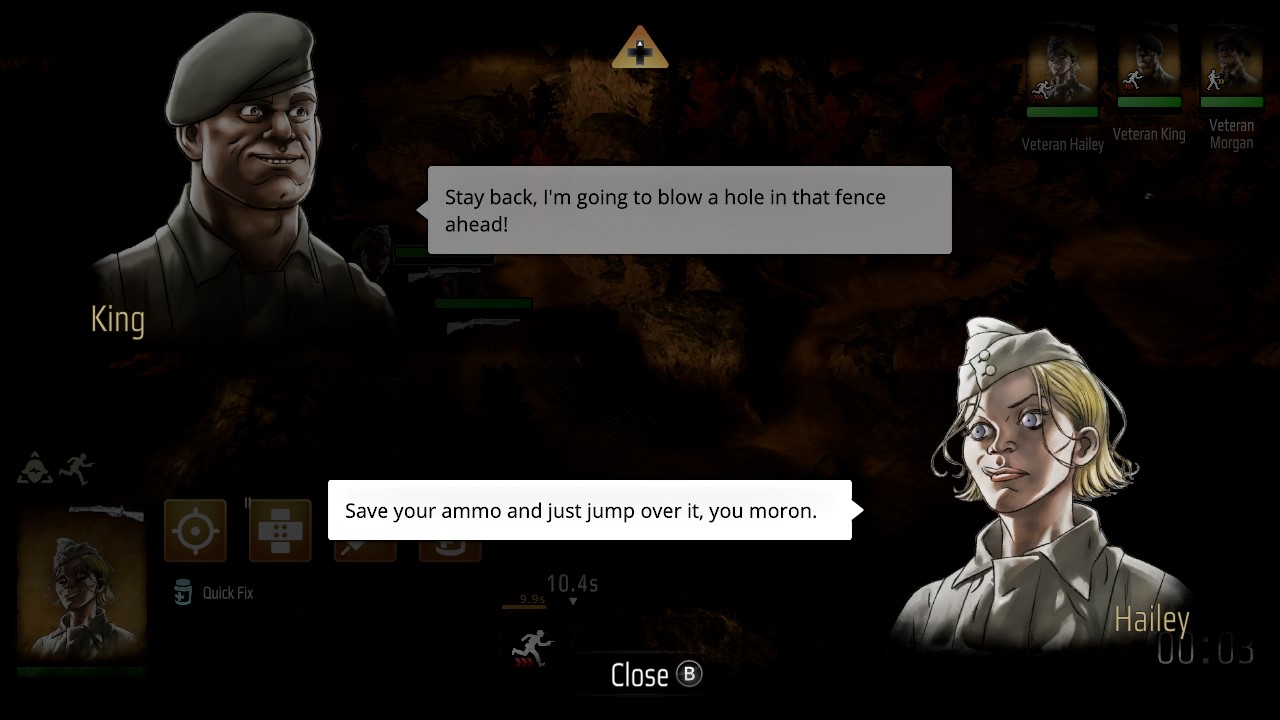The height and width of the screenshot is (720, 1280).
Task: Activate the crosshair aim ability
Action: [195, 530]
